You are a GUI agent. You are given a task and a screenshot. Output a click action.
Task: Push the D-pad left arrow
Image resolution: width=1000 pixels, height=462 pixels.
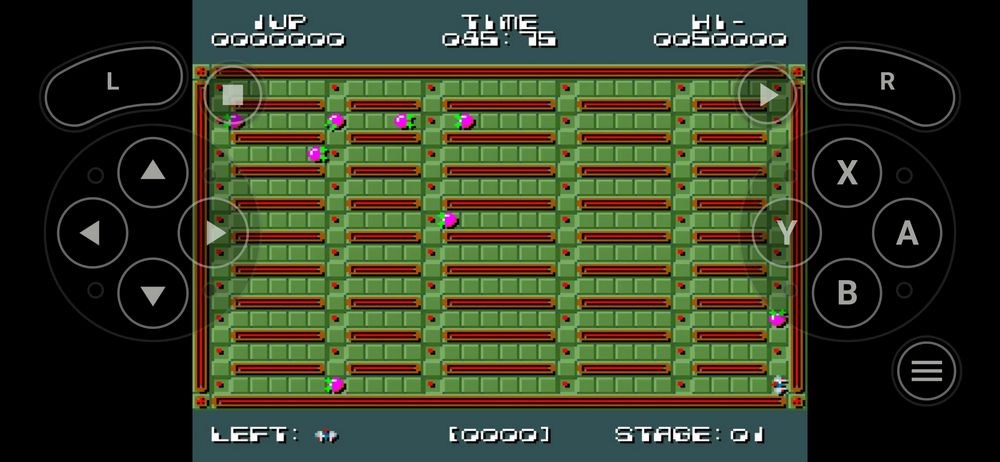pos(91,233)
